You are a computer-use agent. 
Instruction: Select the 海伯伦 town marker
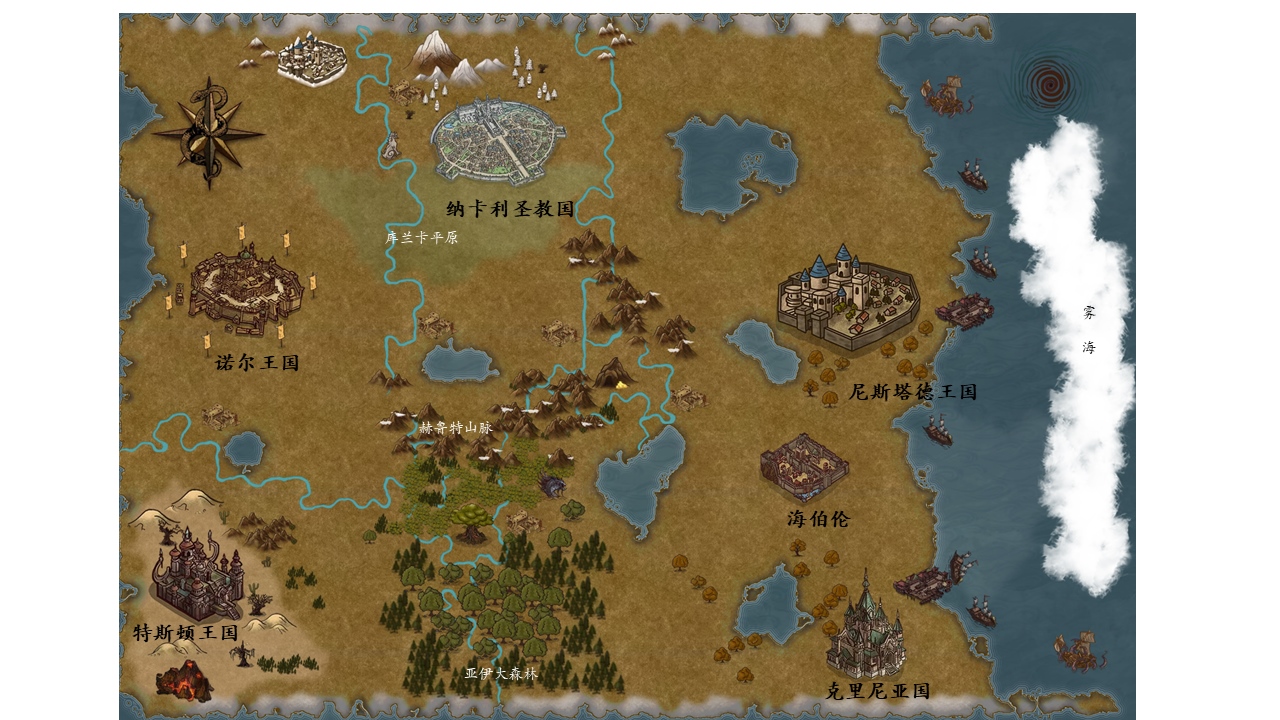pos(803,467)
